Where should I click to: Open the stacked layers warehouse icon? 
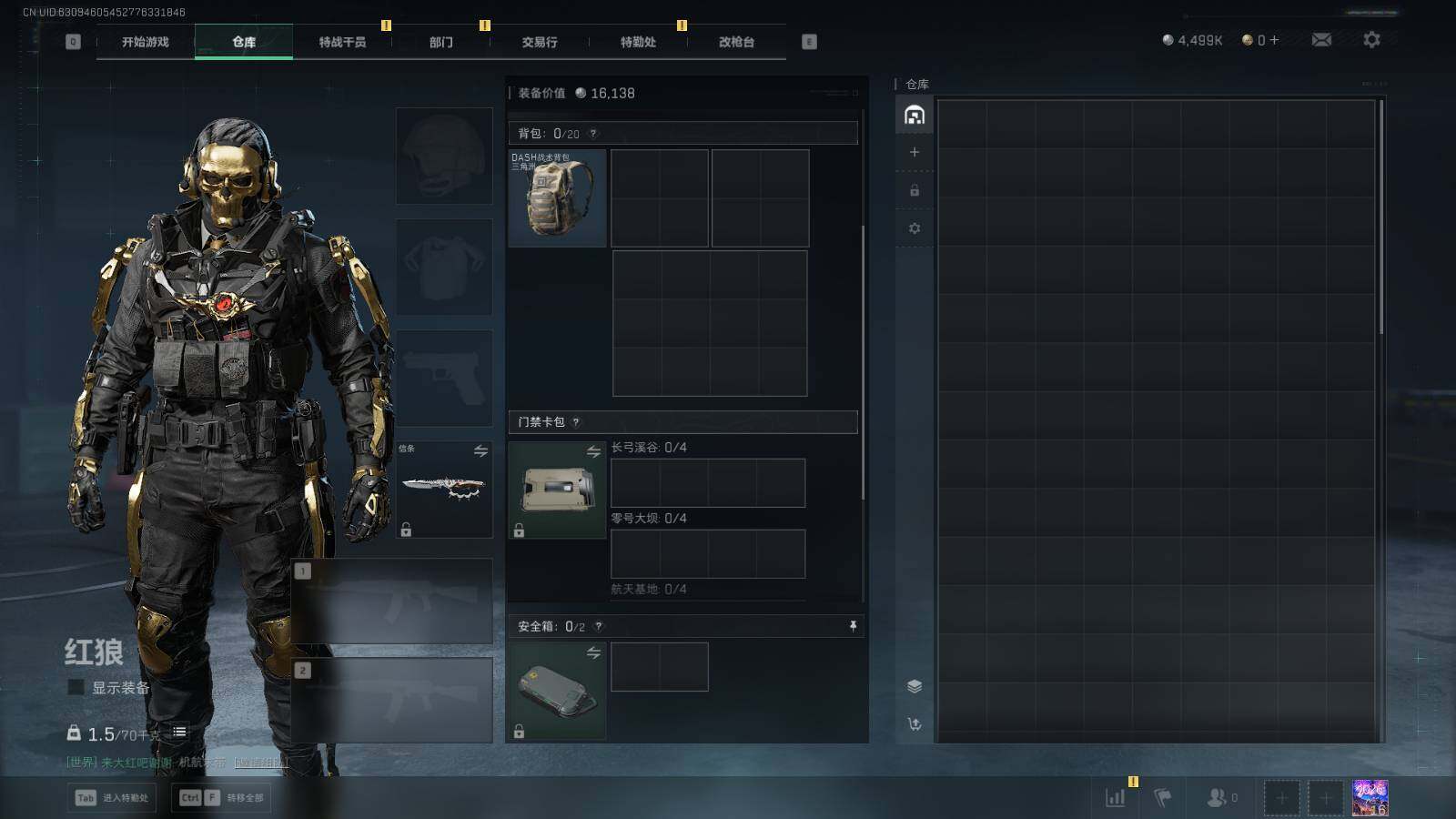tap(915, 686)
